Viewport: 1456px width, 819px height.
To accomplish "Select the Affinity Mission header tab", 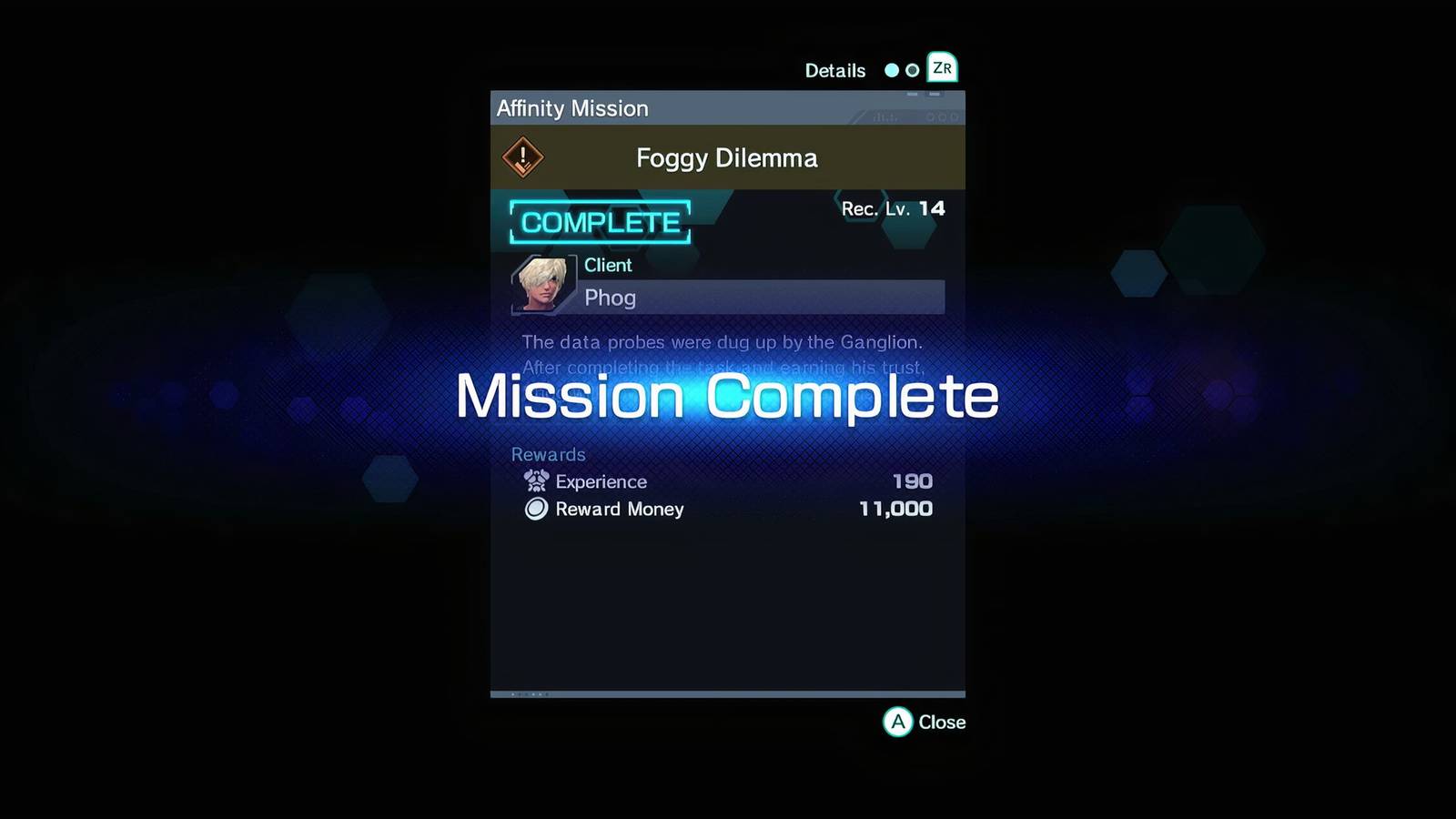I will (x=571, y=107).
